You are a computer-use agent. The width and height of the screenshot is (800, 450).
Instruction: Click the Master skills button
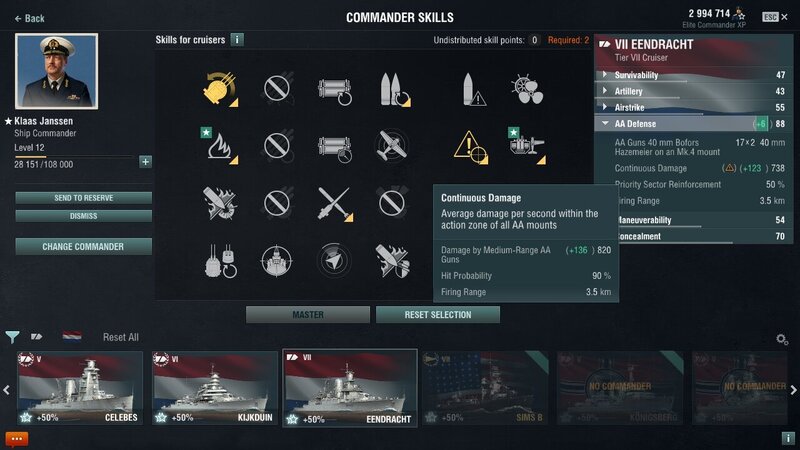(x=307, y=315)
